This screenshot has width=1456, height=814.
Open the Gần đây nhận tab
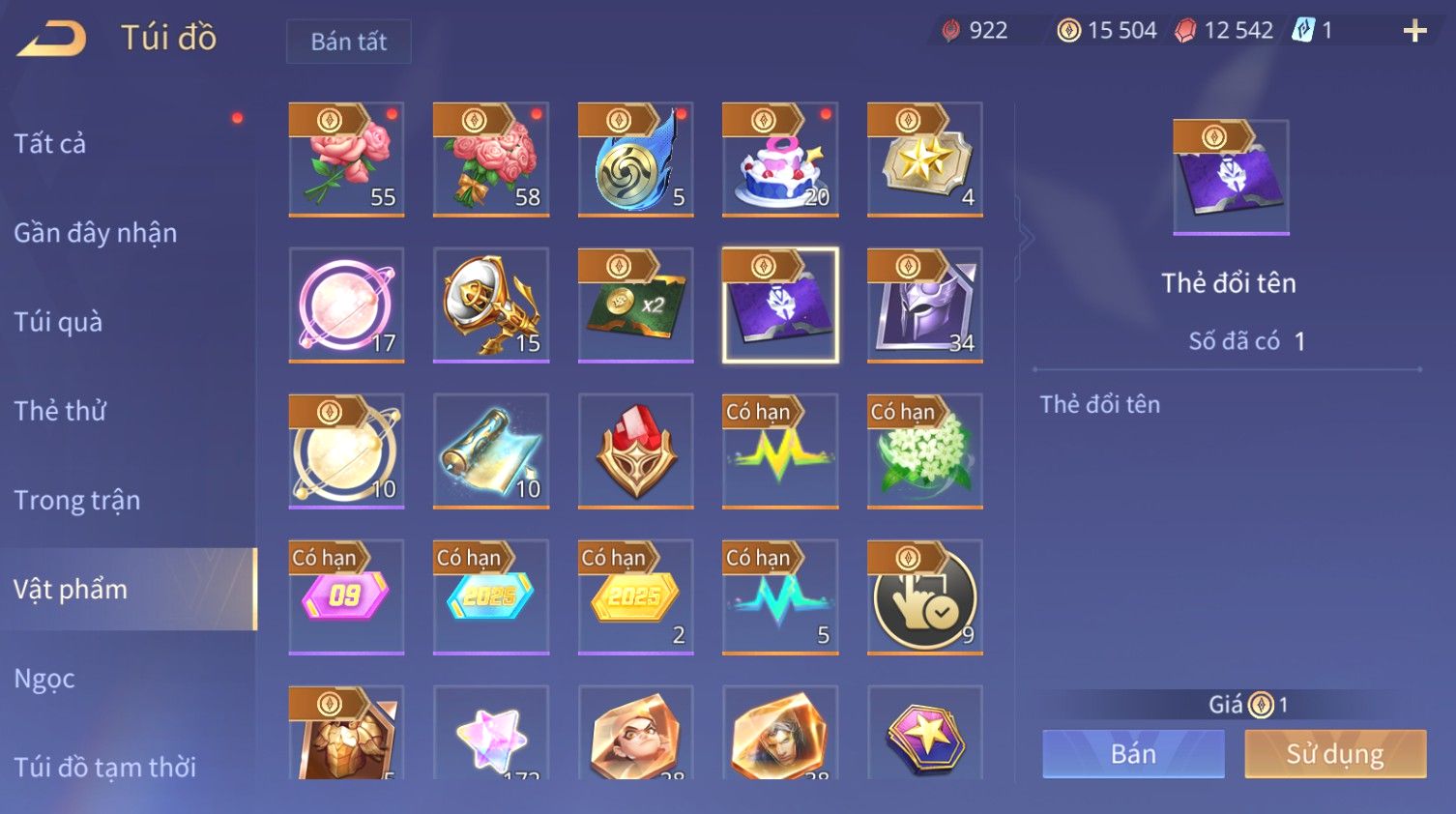pos(95,233)
